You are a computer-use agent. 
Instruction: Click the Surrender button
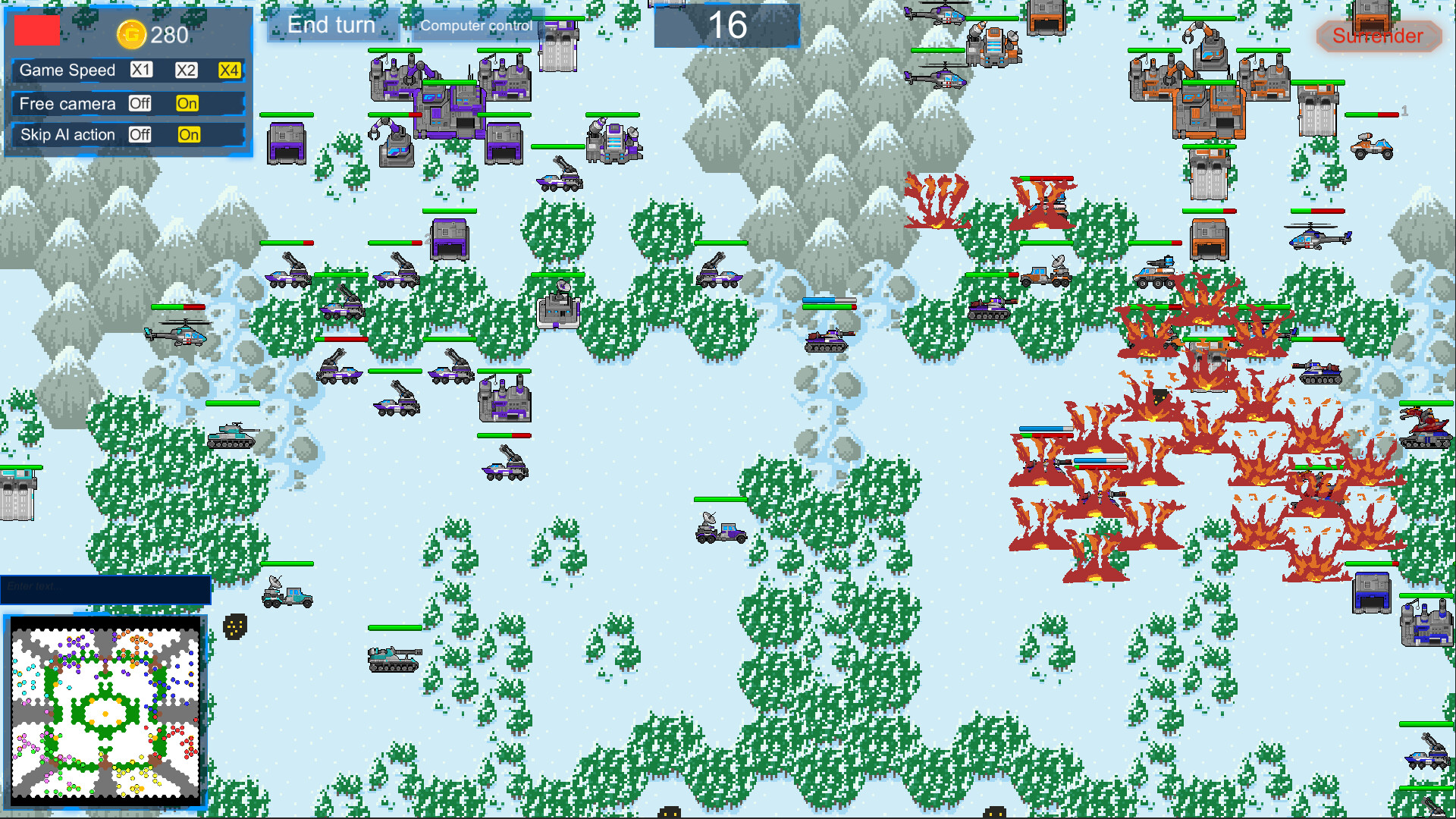pos(1378,36)
